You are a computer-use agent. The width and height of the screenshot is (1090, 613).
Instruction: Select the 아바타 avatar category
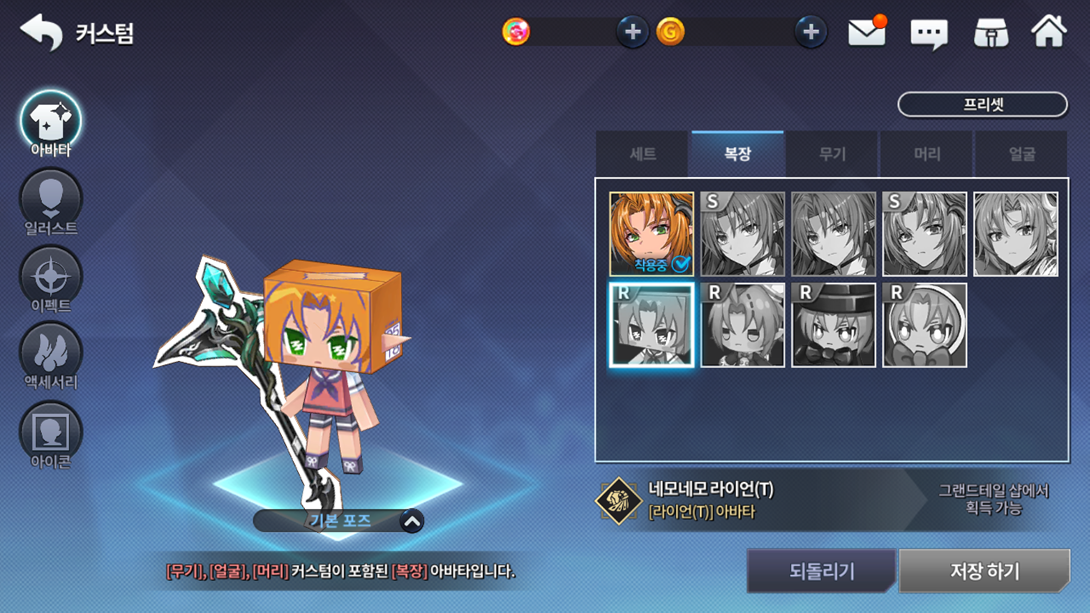click(x=51, y=125)
